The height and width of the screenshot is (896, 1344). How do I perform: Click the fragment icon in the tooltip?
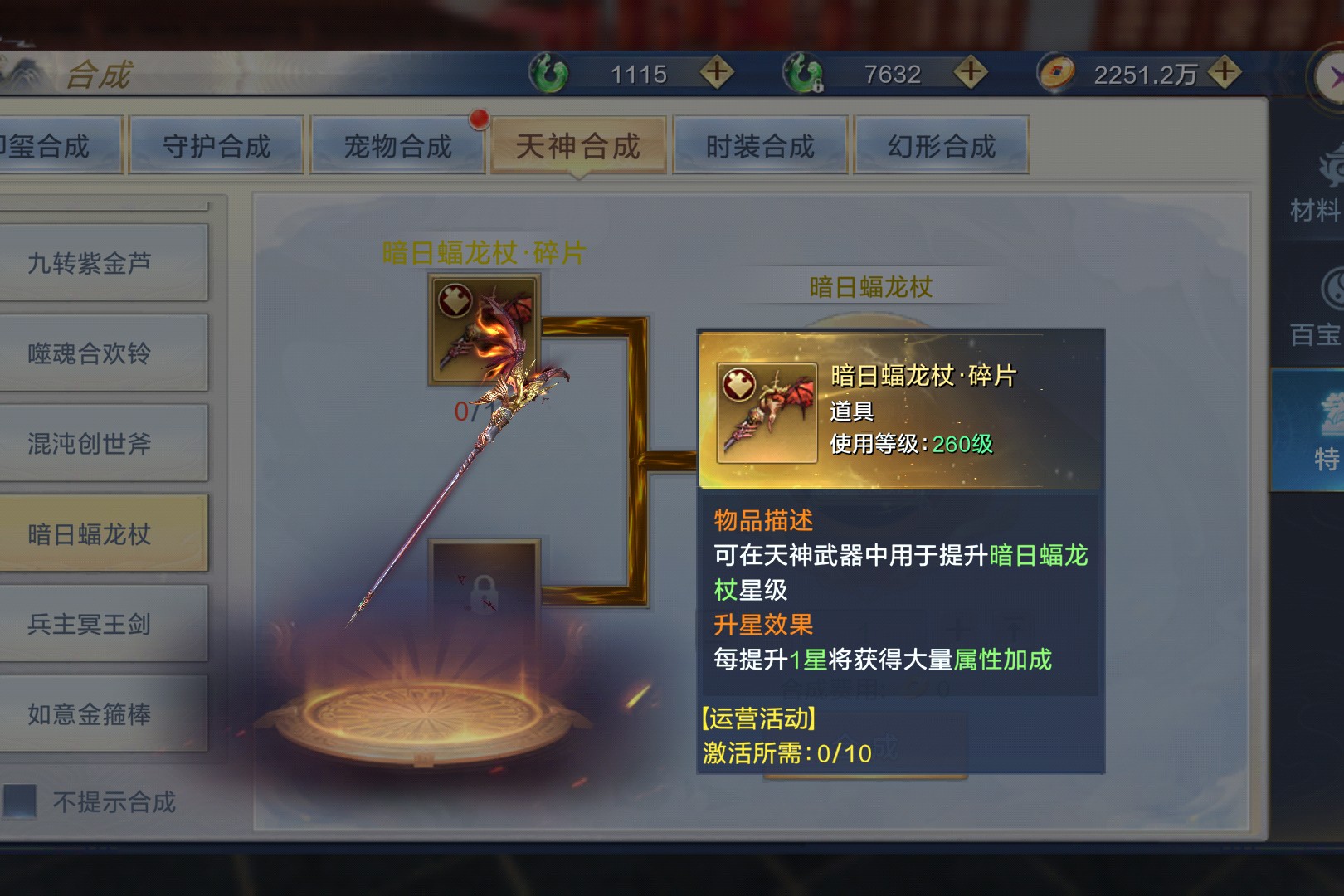(767, 412)
